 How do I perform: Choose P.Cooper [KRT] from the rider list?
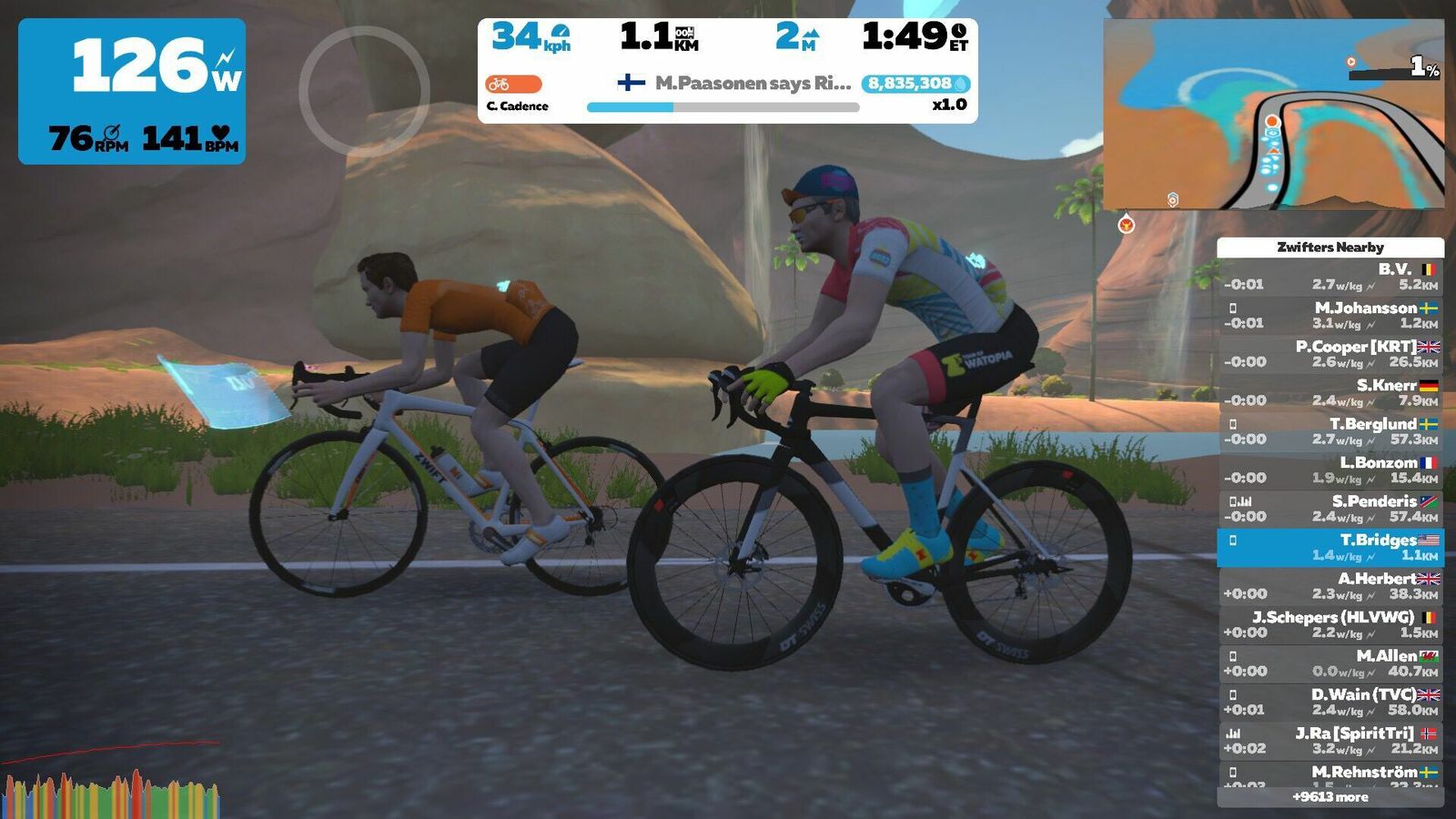1330,354
